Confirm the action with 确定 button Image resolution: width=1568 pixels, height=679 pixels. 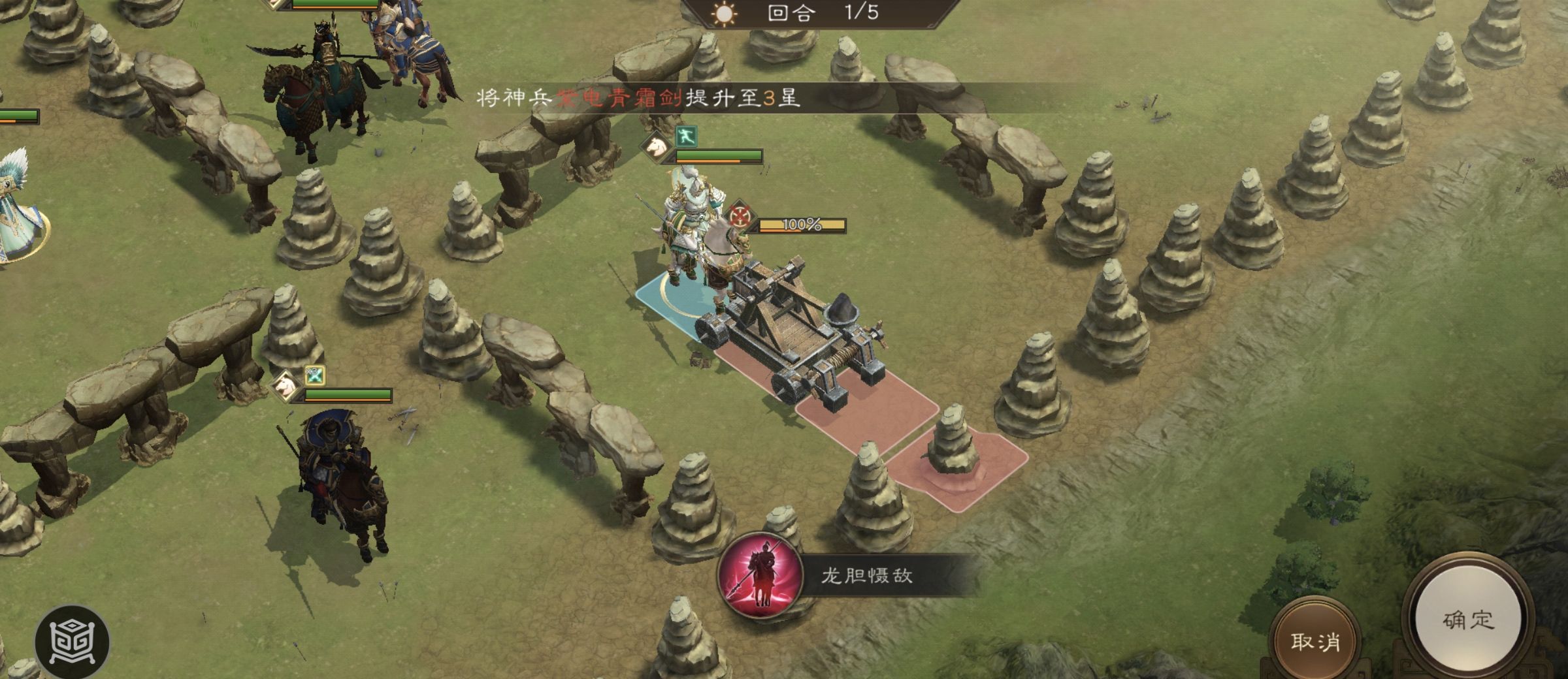(x=1467, y=620)
